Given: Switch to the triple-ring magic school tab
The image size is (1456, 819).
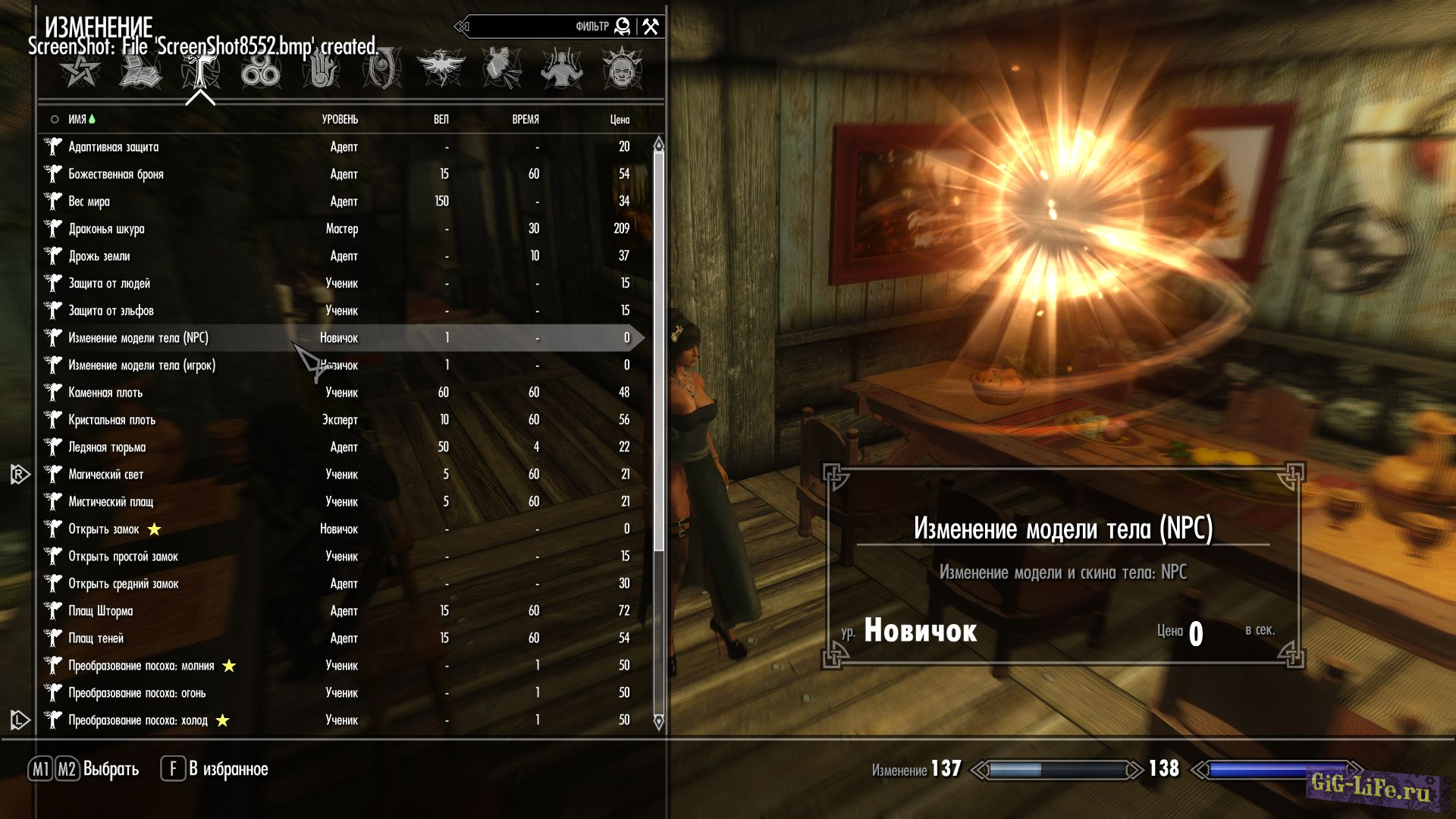Looking at the screenshot, I should [260, 71].
